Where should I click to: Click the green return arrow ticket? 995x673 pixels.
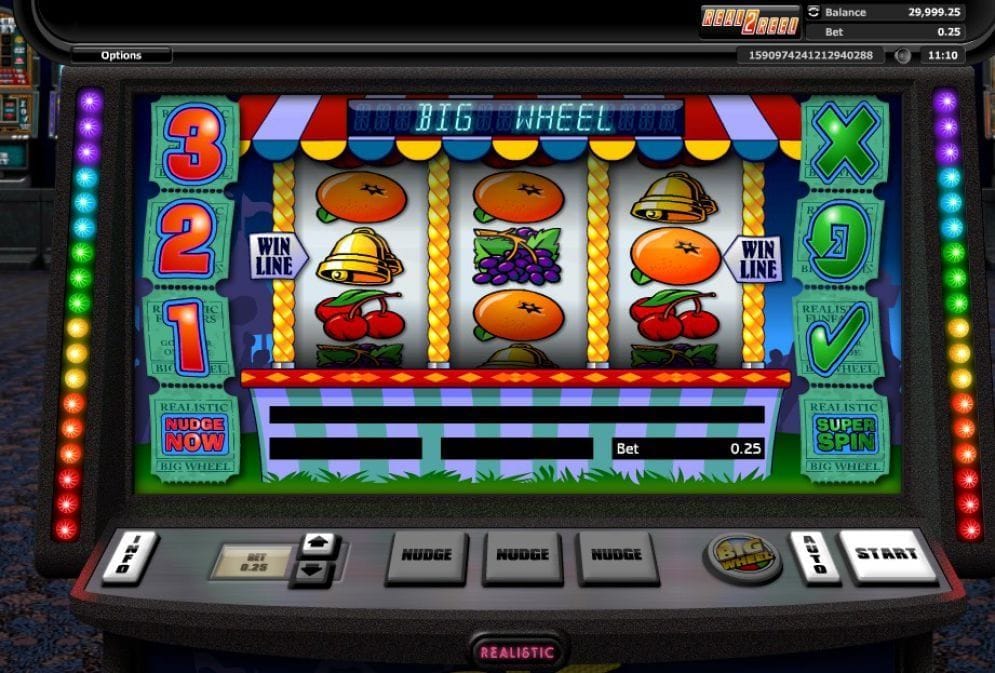[843, 241]
